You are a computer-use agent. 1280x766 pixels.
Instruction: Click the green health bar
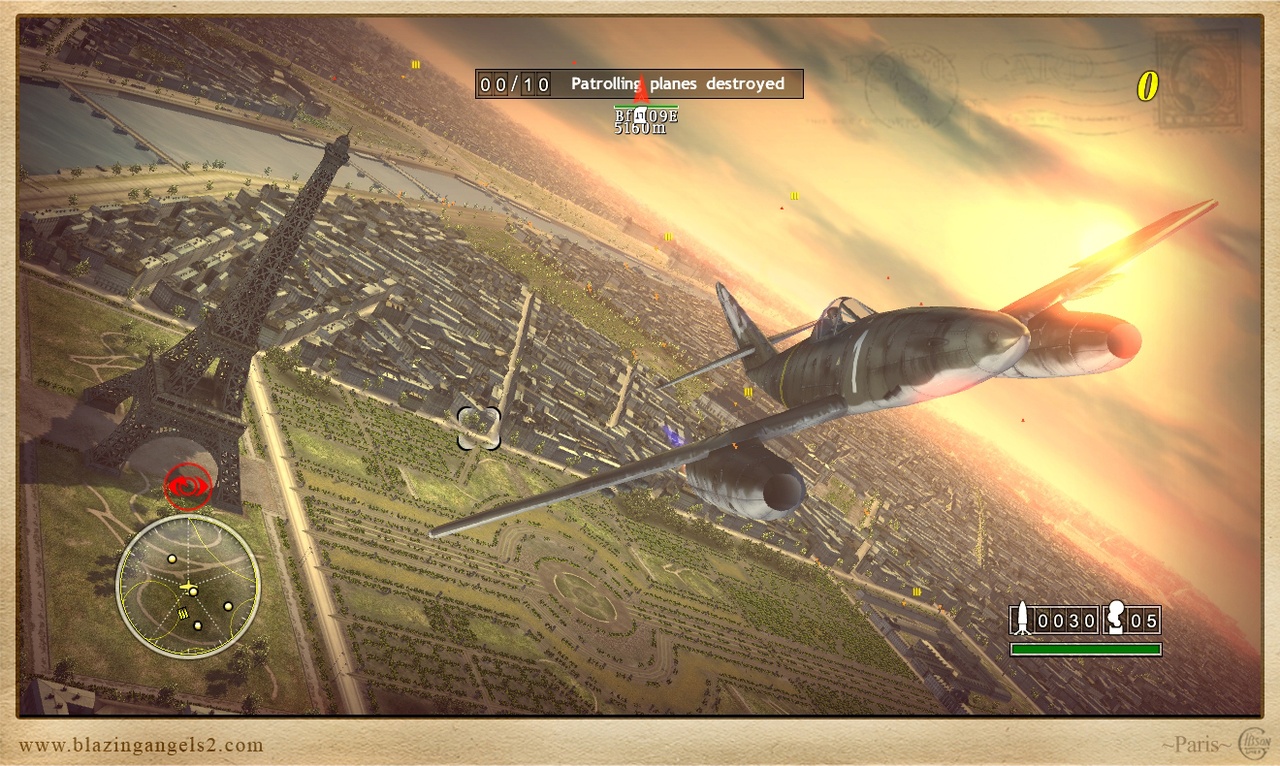coord(1084,648)
